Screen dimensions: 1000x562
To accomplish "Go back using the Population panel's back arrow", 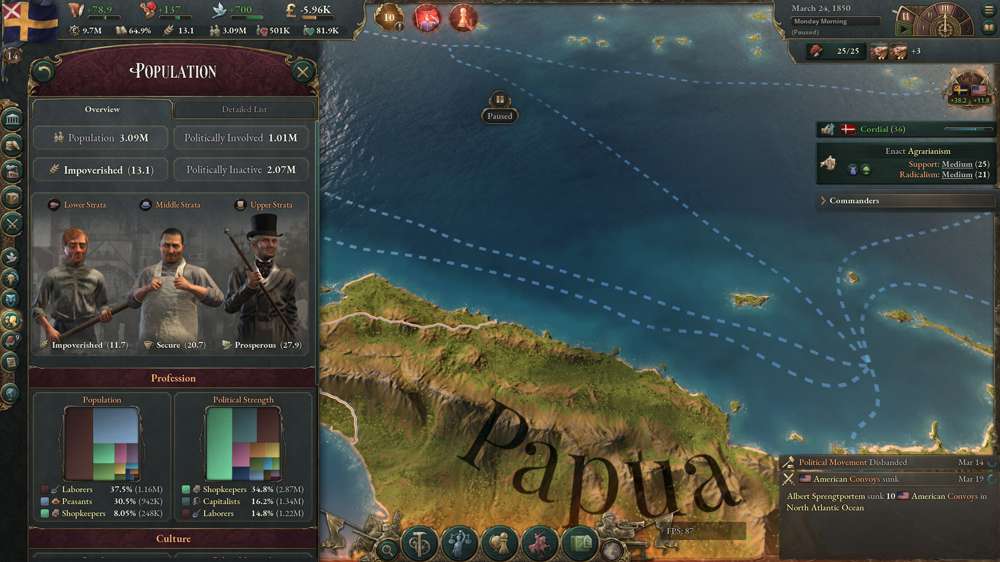I will coord(43,72).
